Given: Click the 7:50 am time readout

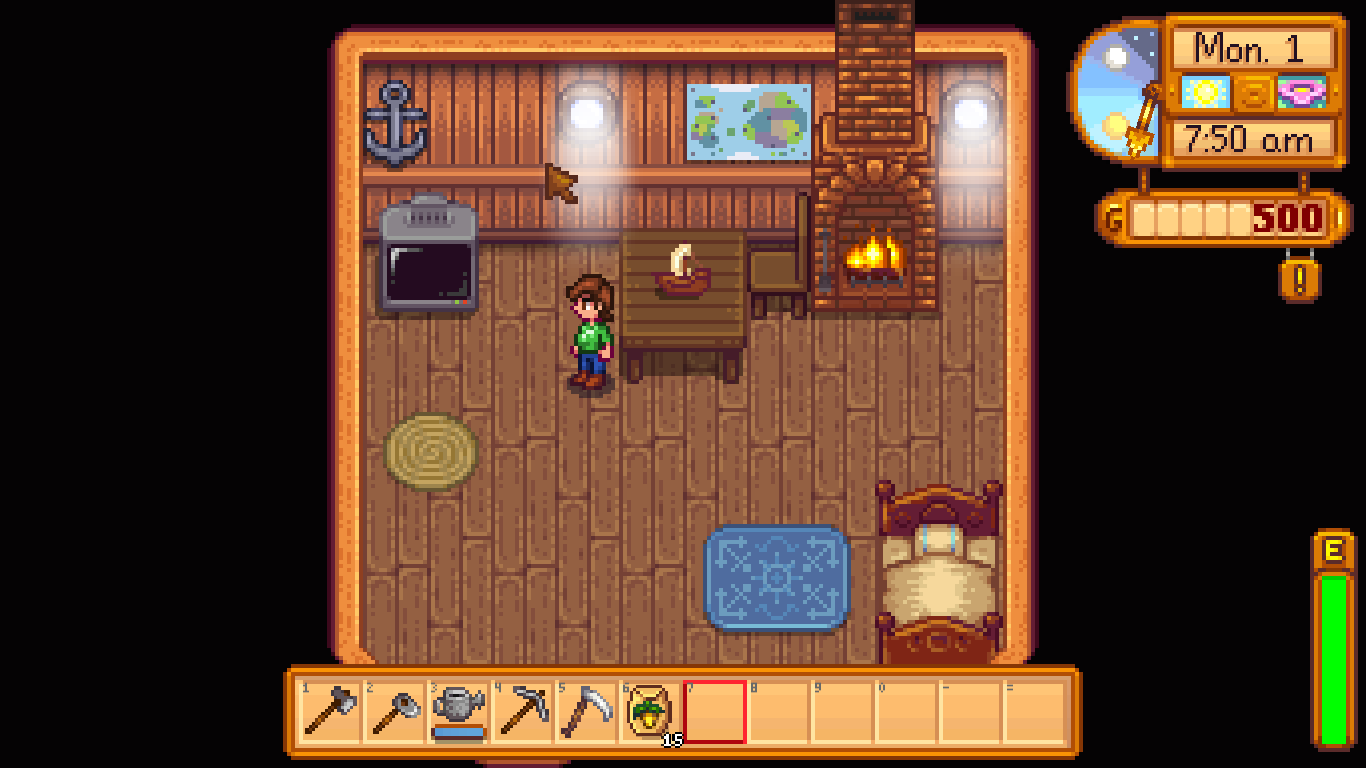Looking at the screenshot, I should pyautogui.click(x=1250, y=139).
